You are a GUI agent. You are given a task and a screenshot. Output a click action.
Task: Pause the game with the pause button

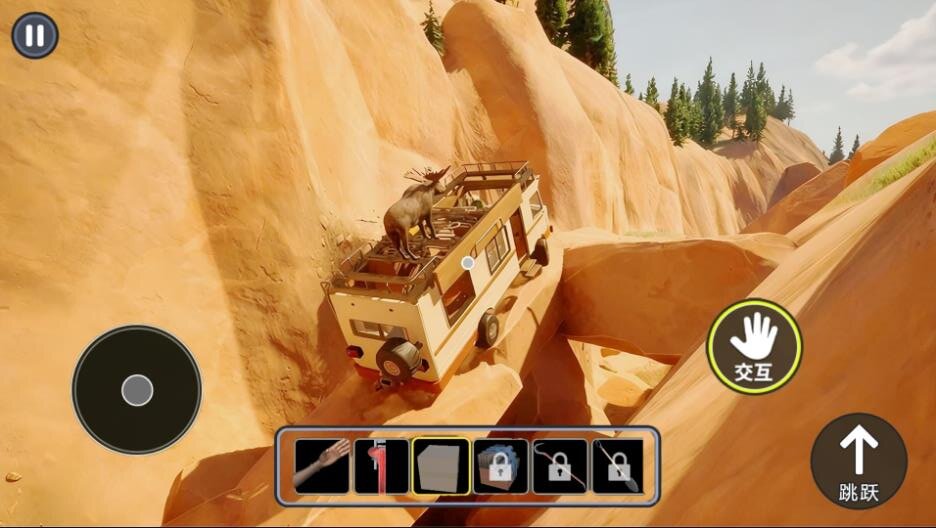[x=35, y=35]
